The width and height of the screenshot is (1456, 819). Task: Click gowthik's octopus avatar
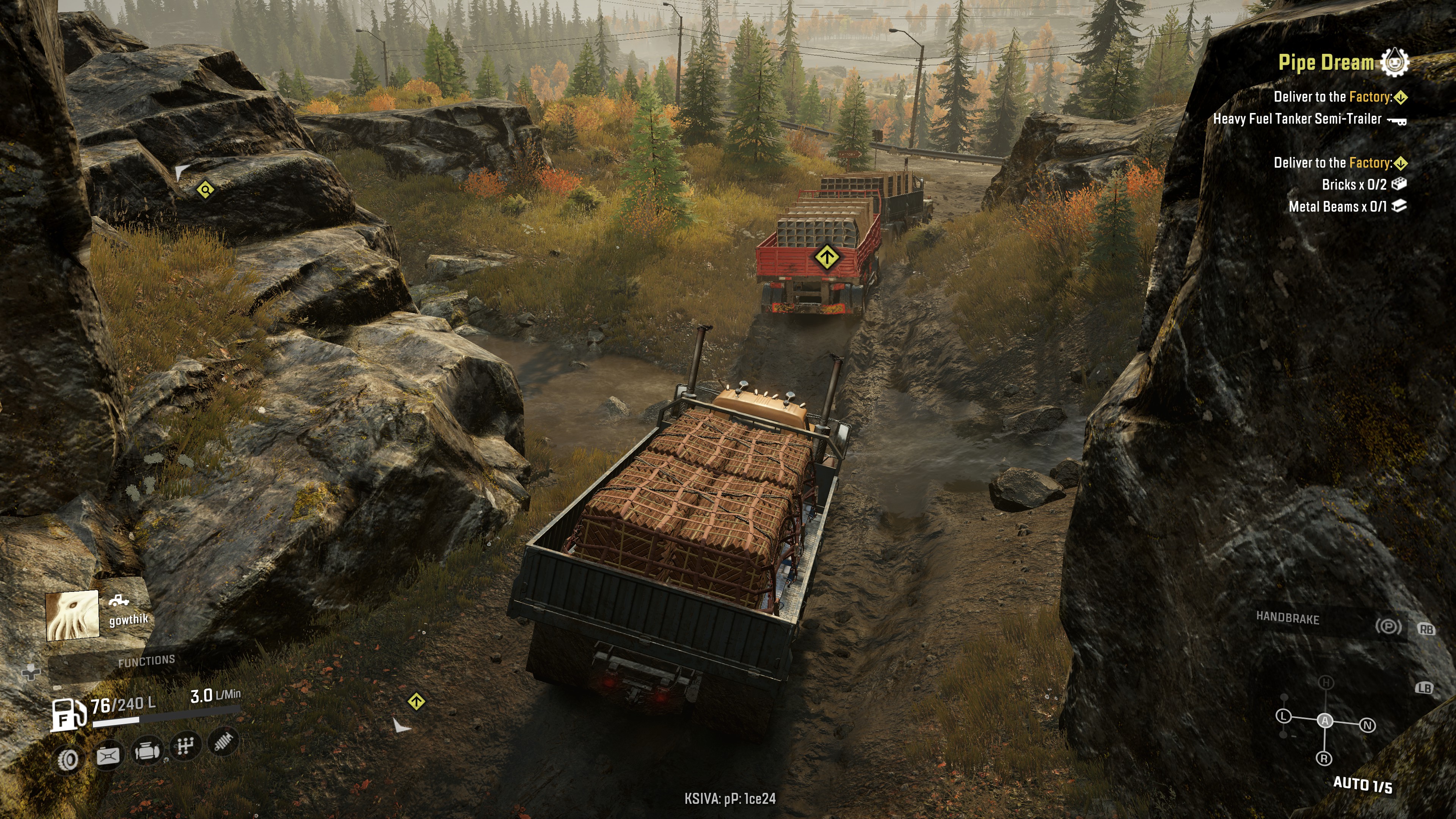(x=72, y=615)
